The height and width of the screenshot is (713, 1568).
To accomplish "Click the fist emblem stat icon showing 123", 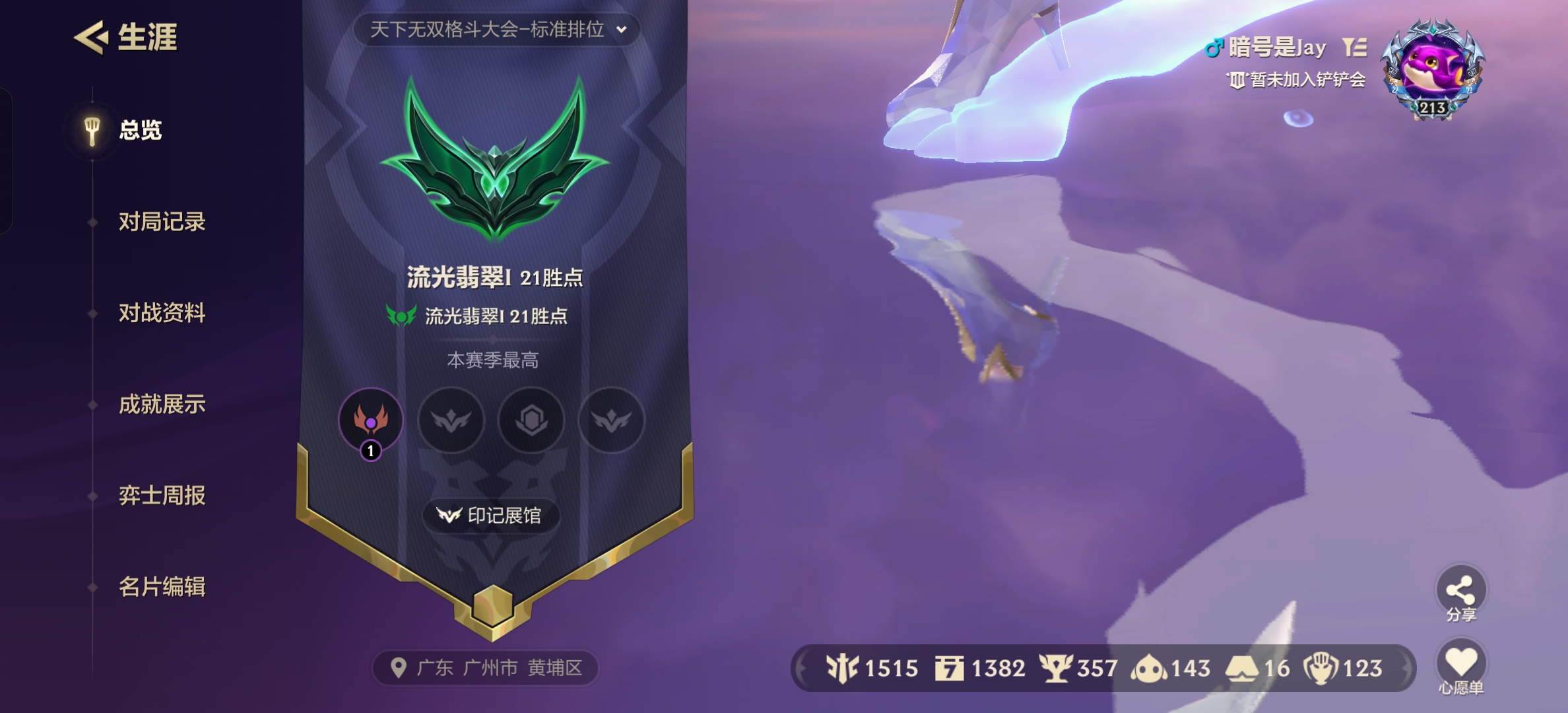I will click(x=1320, y=669).
